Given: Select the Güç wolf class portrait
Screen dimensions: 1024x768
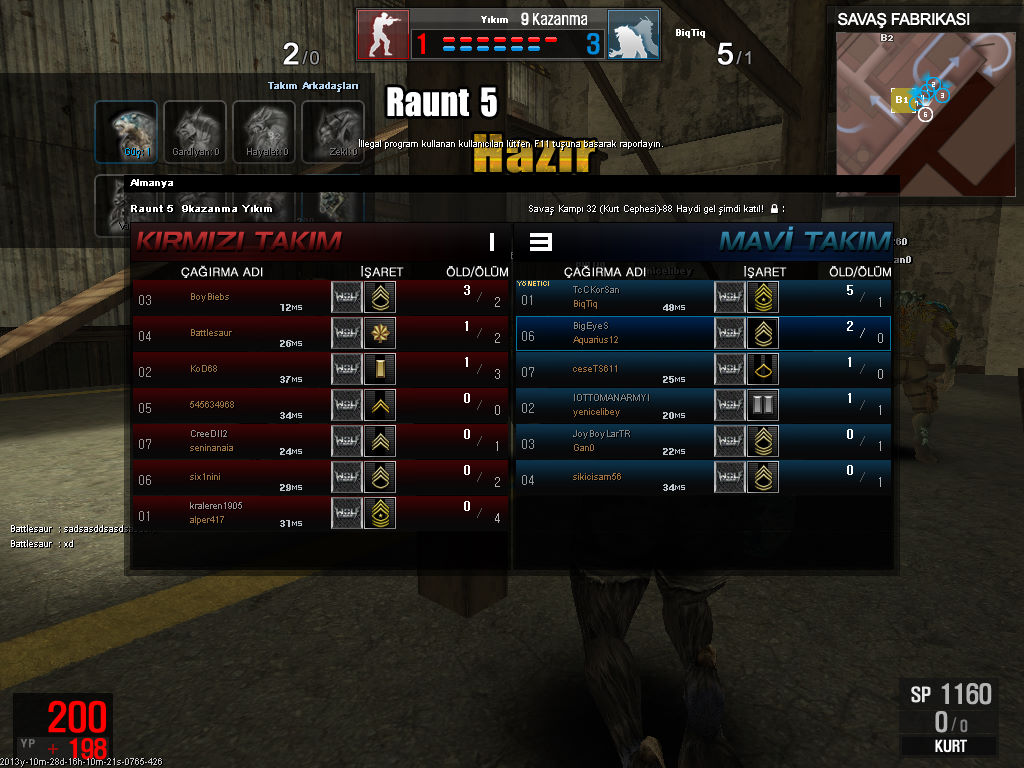Looking at the screenshot, I should 126,131.
